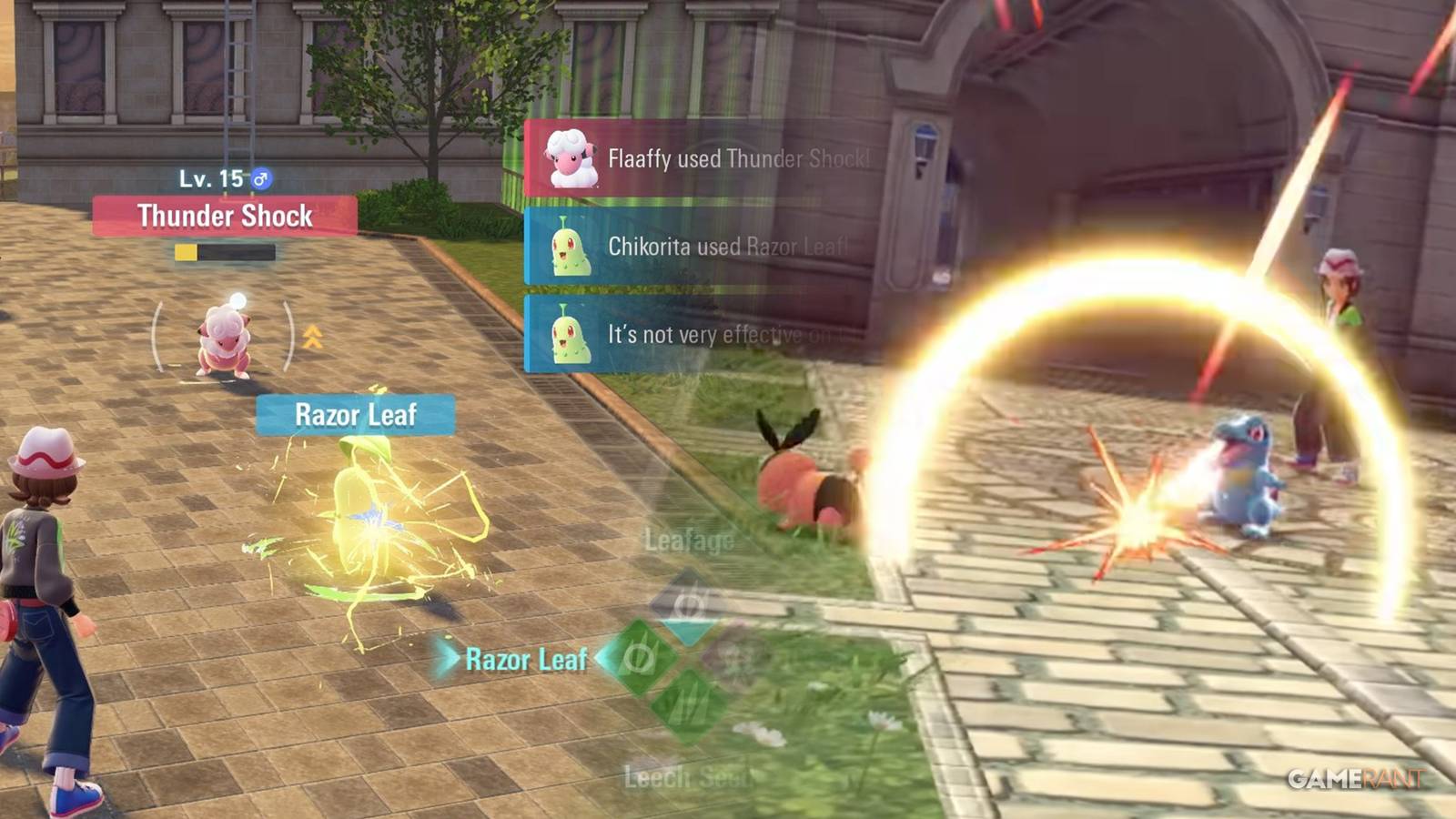
Task: Click the Lv. 15 level badge
Action: pyautogui.click(x=211, y=178)
